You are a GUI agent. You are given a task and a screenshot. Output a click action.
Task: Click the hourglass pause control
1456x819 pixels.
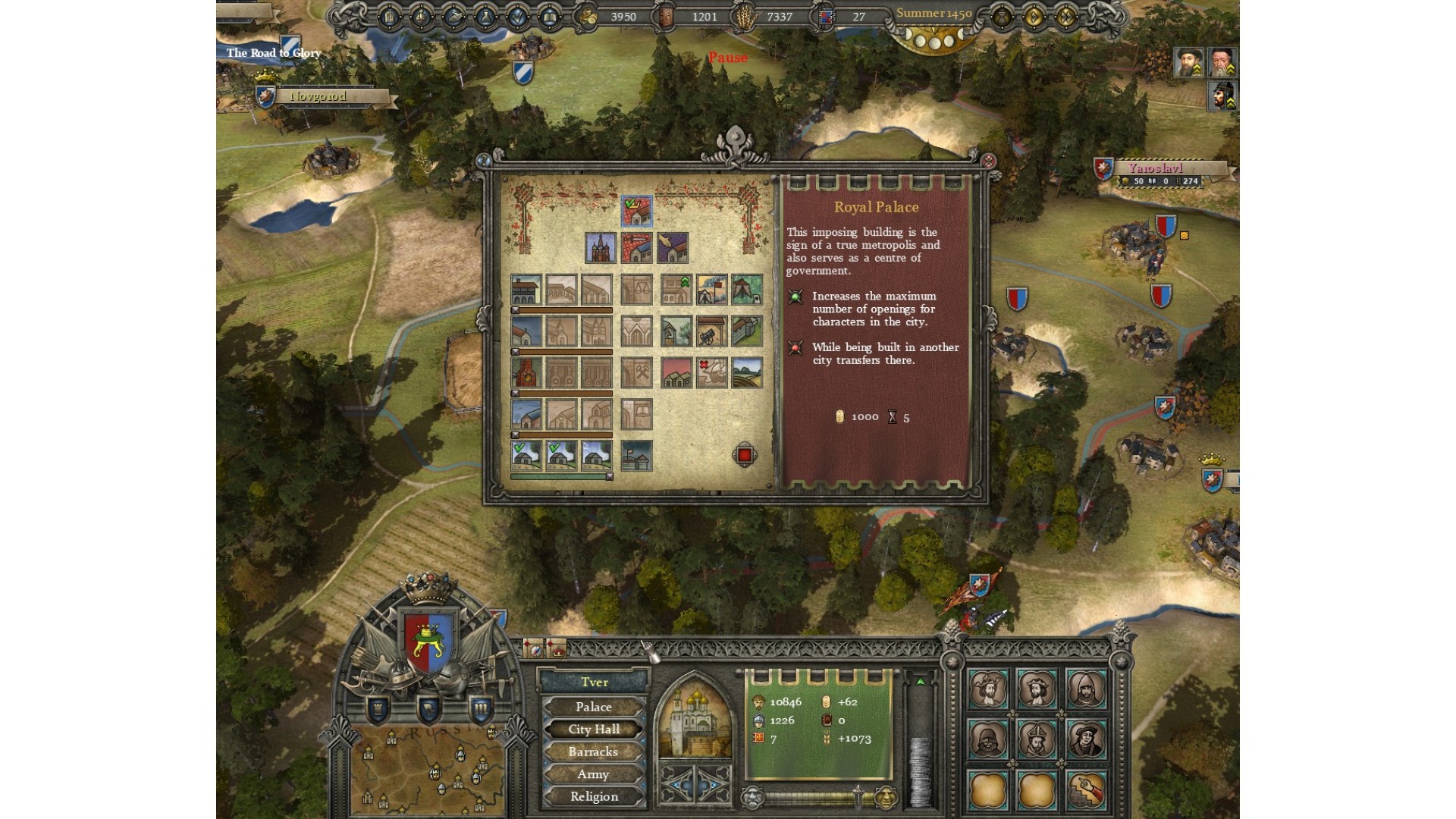tap(1001, 17)
